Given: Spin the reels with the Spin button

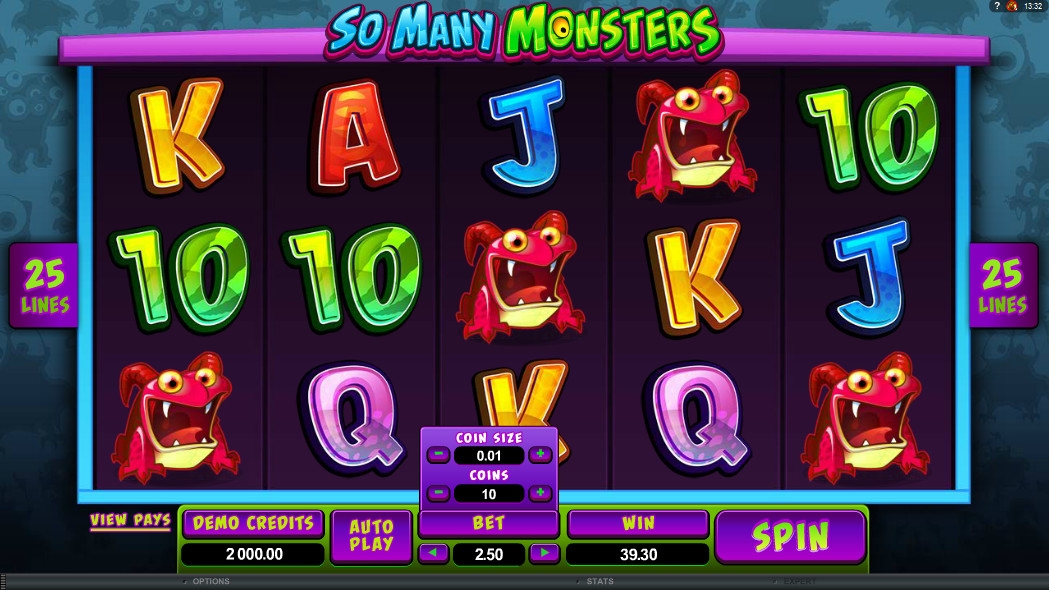Looking at the screenshot, I should (790, 537).
